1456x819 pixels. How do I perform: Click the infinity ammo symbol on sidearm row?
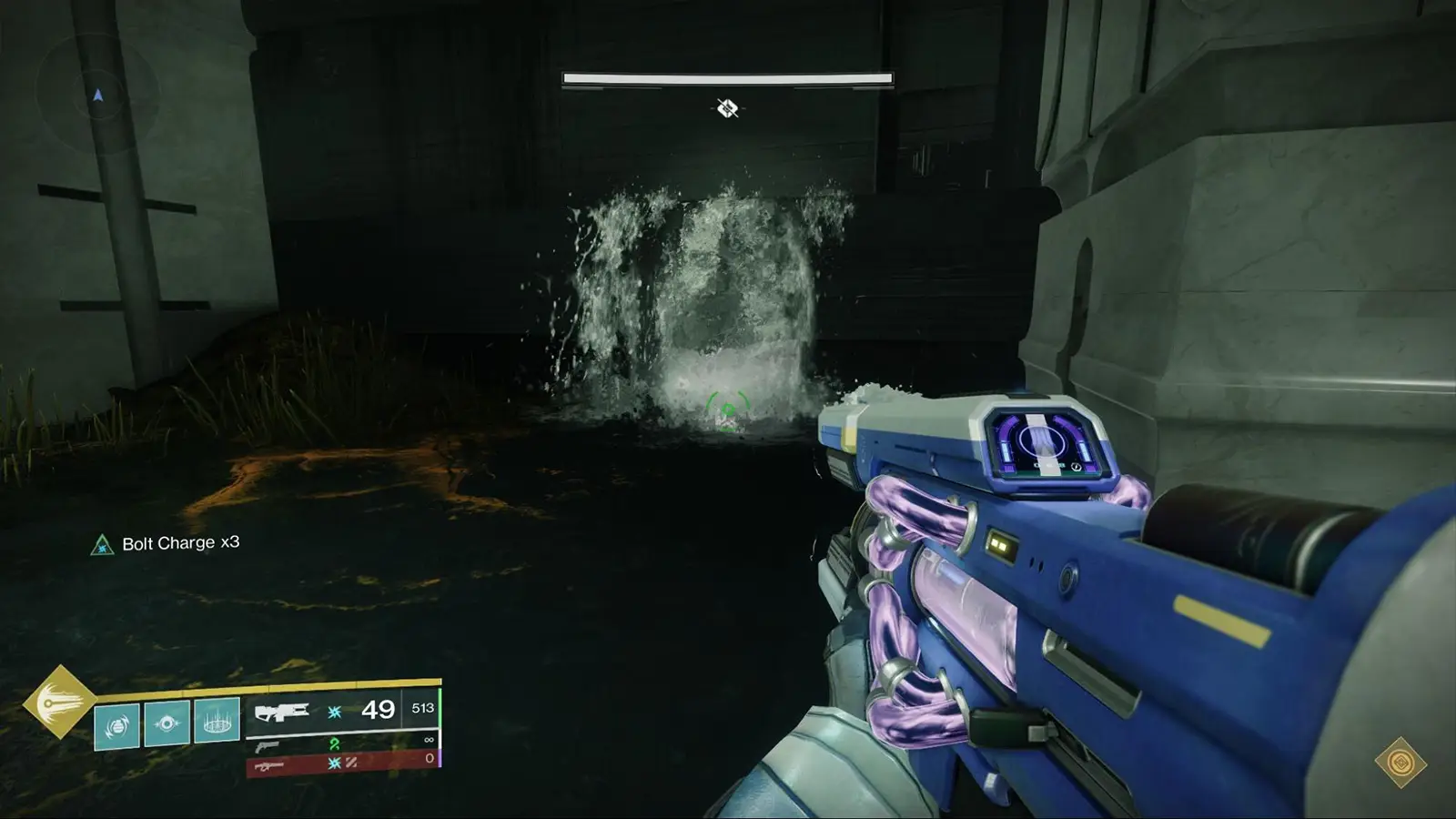[x=428, y=739]
